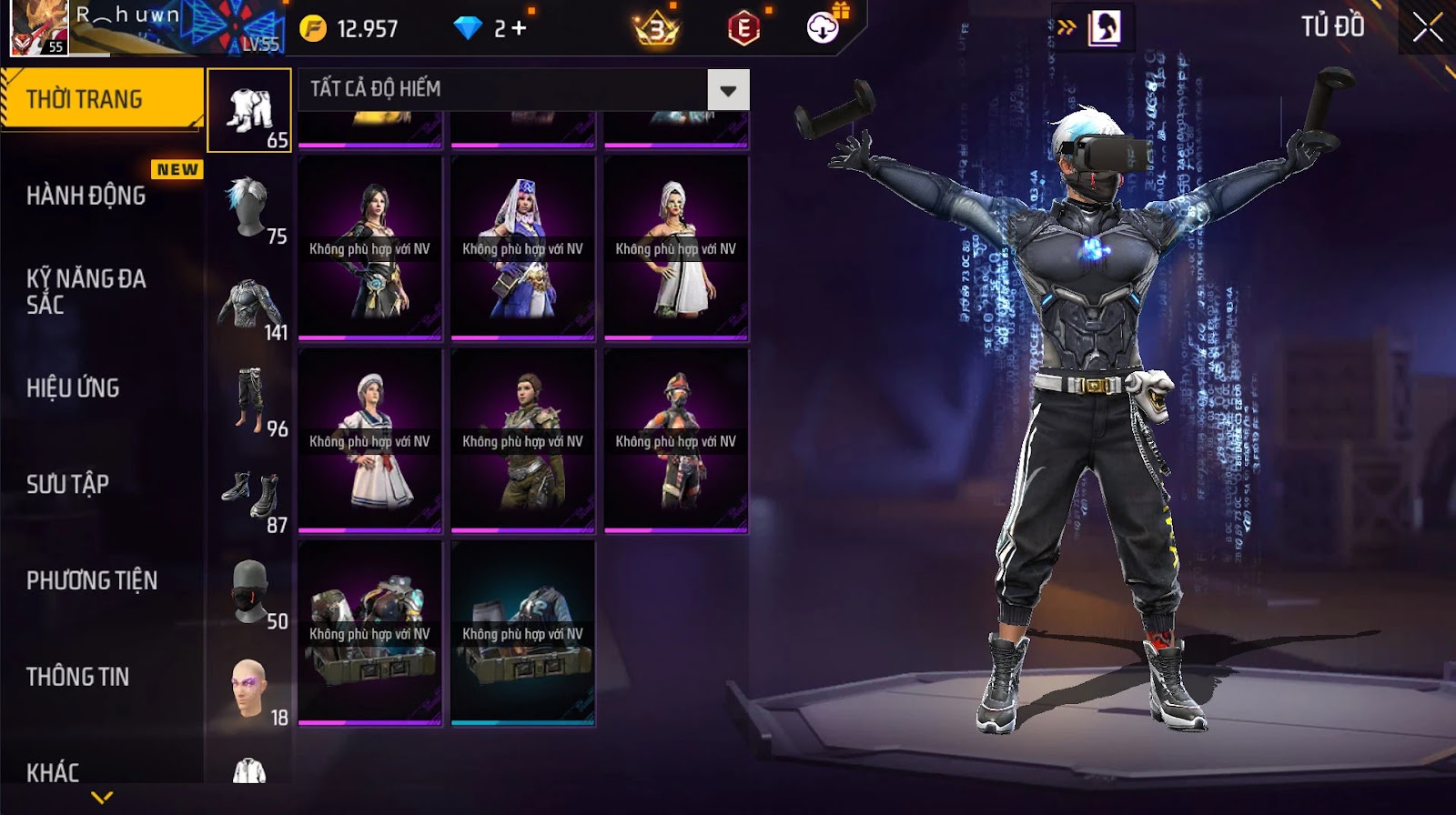Pick the pants subcategory showing 96
1456x815 pixels.
pyautogui.click(x=249, y=401)
